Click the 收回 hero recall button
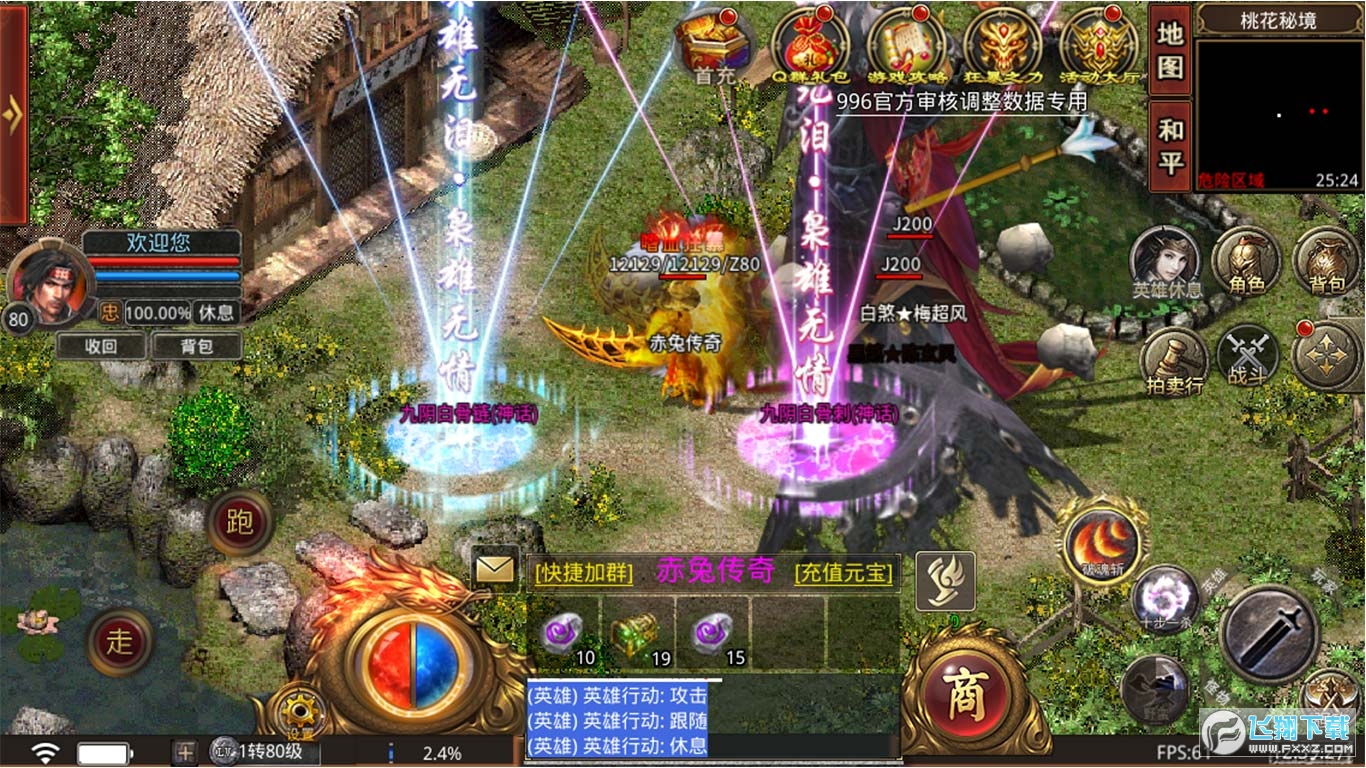The height and width of the screenshot is (768, 1366). pyautogui.click(x=101, y=347)
